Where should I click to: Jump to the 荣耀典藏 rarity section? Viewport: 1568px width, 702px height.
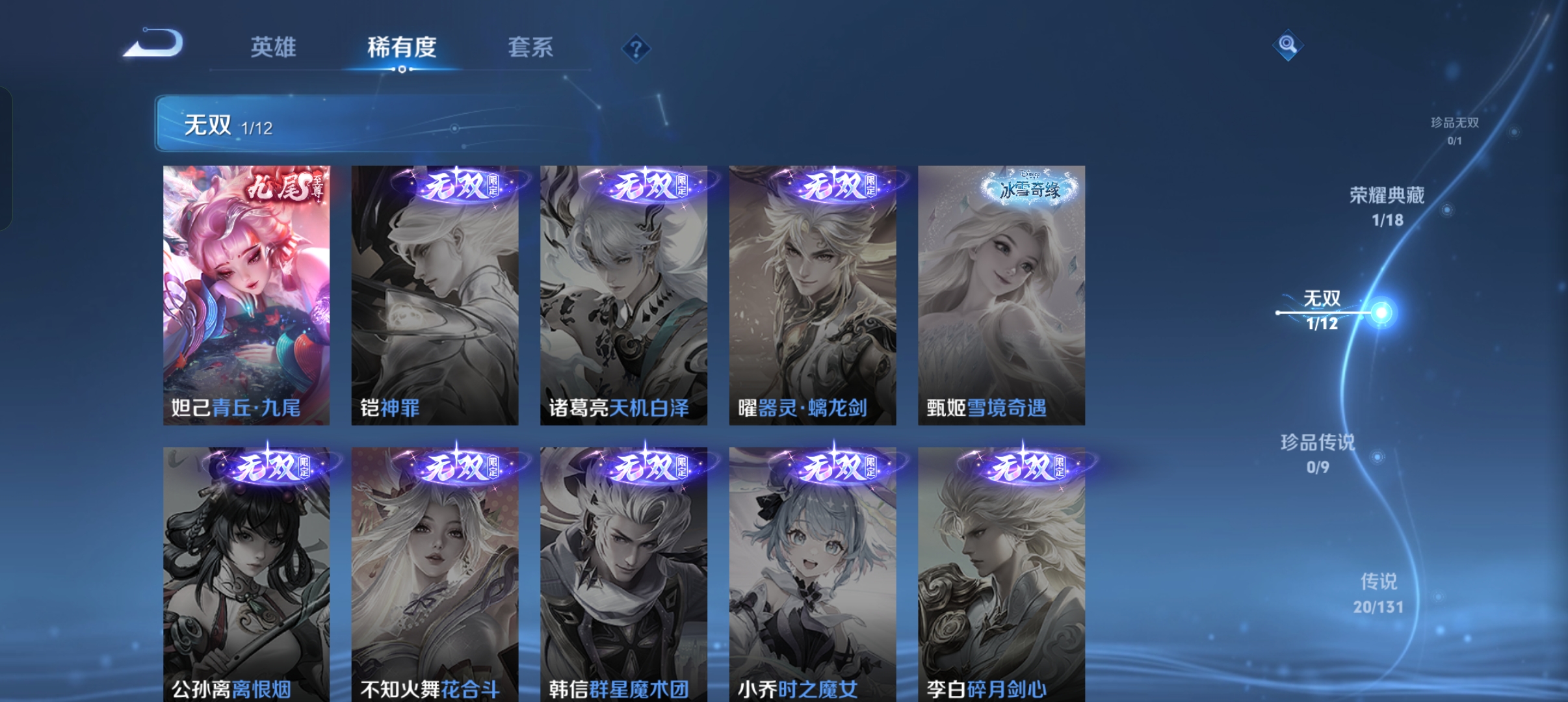click(1387, 205)
